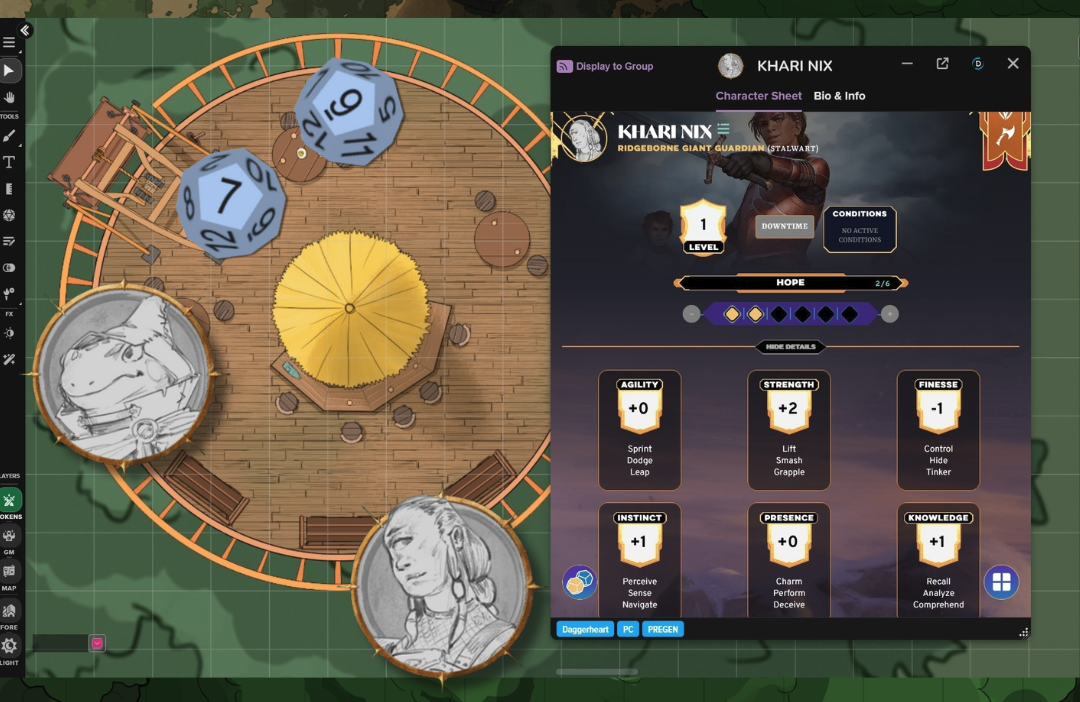Open the Conditions box
1080x702 pixels.
tap(859, 229)
